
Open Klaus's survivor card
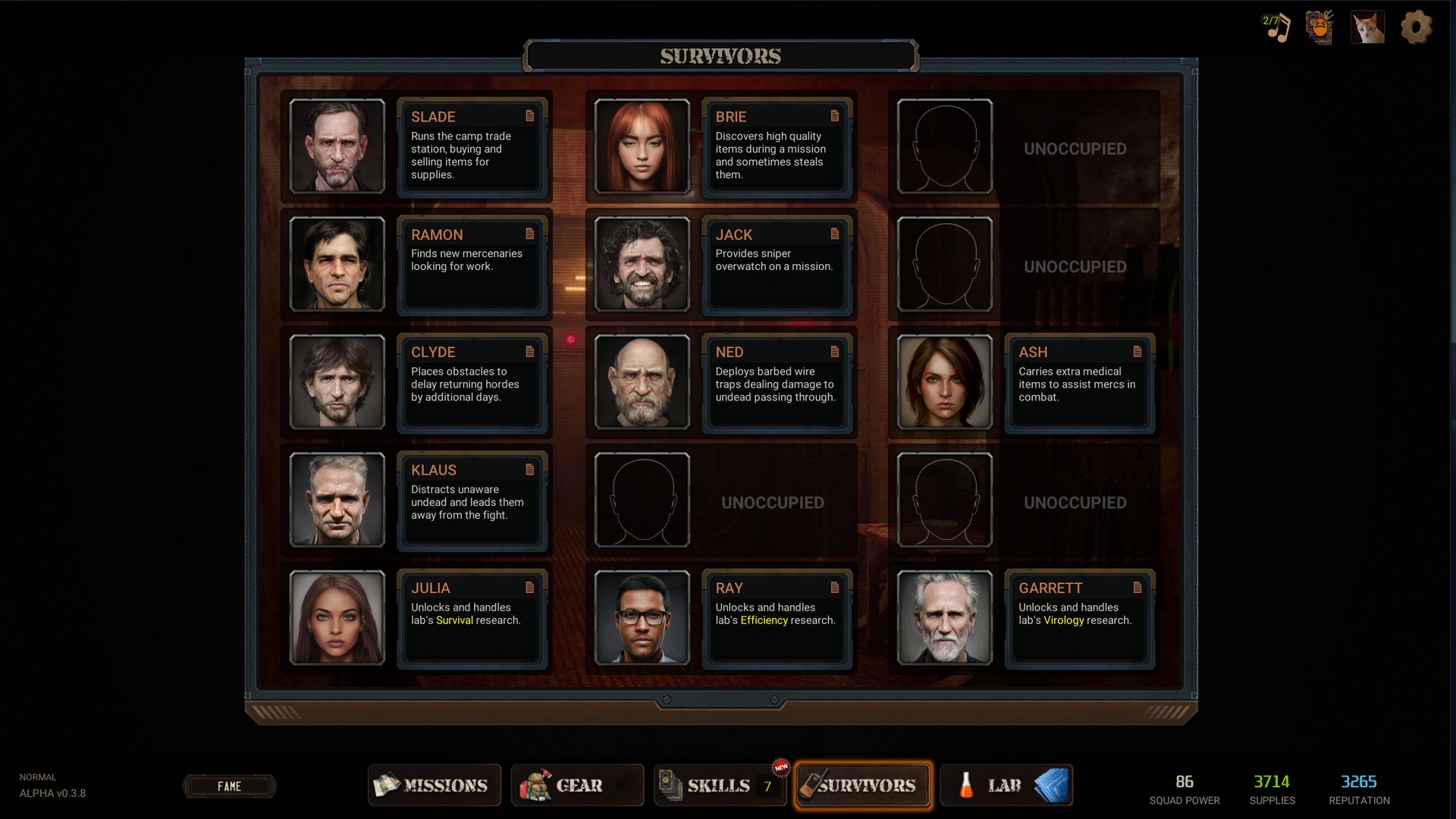tap(472, 500)
